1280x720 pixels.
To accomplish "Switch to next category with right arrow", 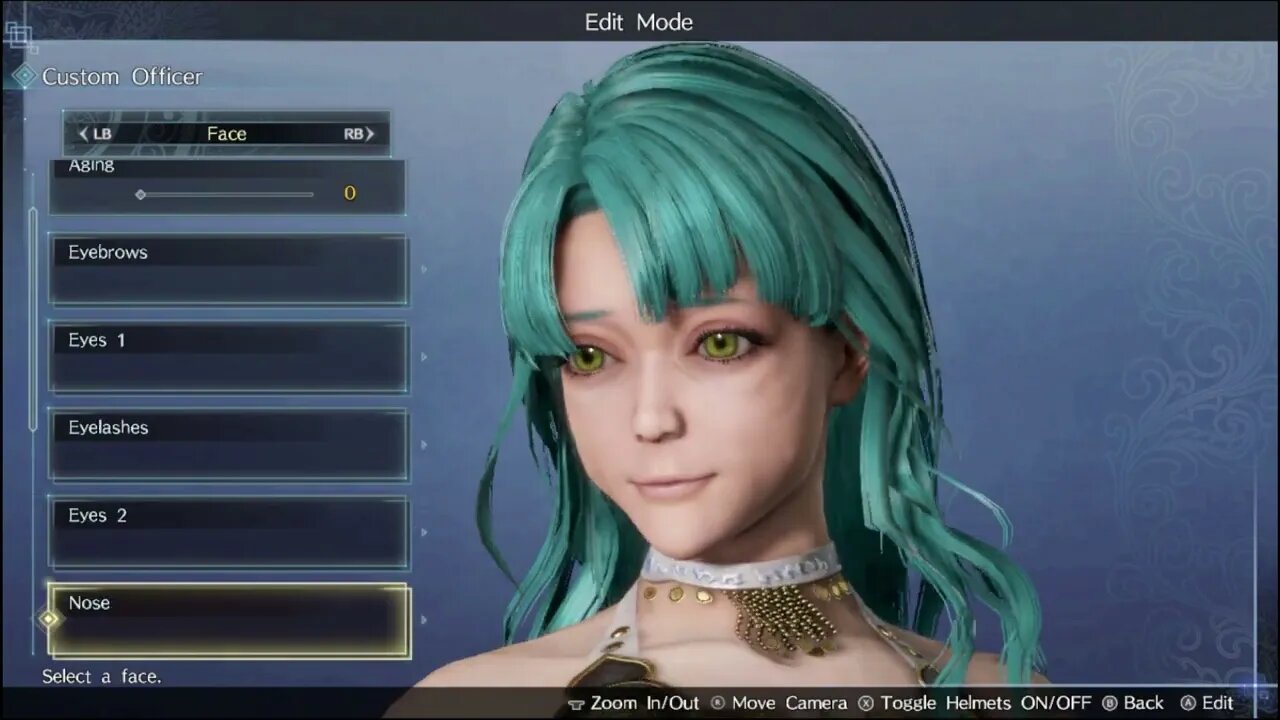I will pos(369,134).
